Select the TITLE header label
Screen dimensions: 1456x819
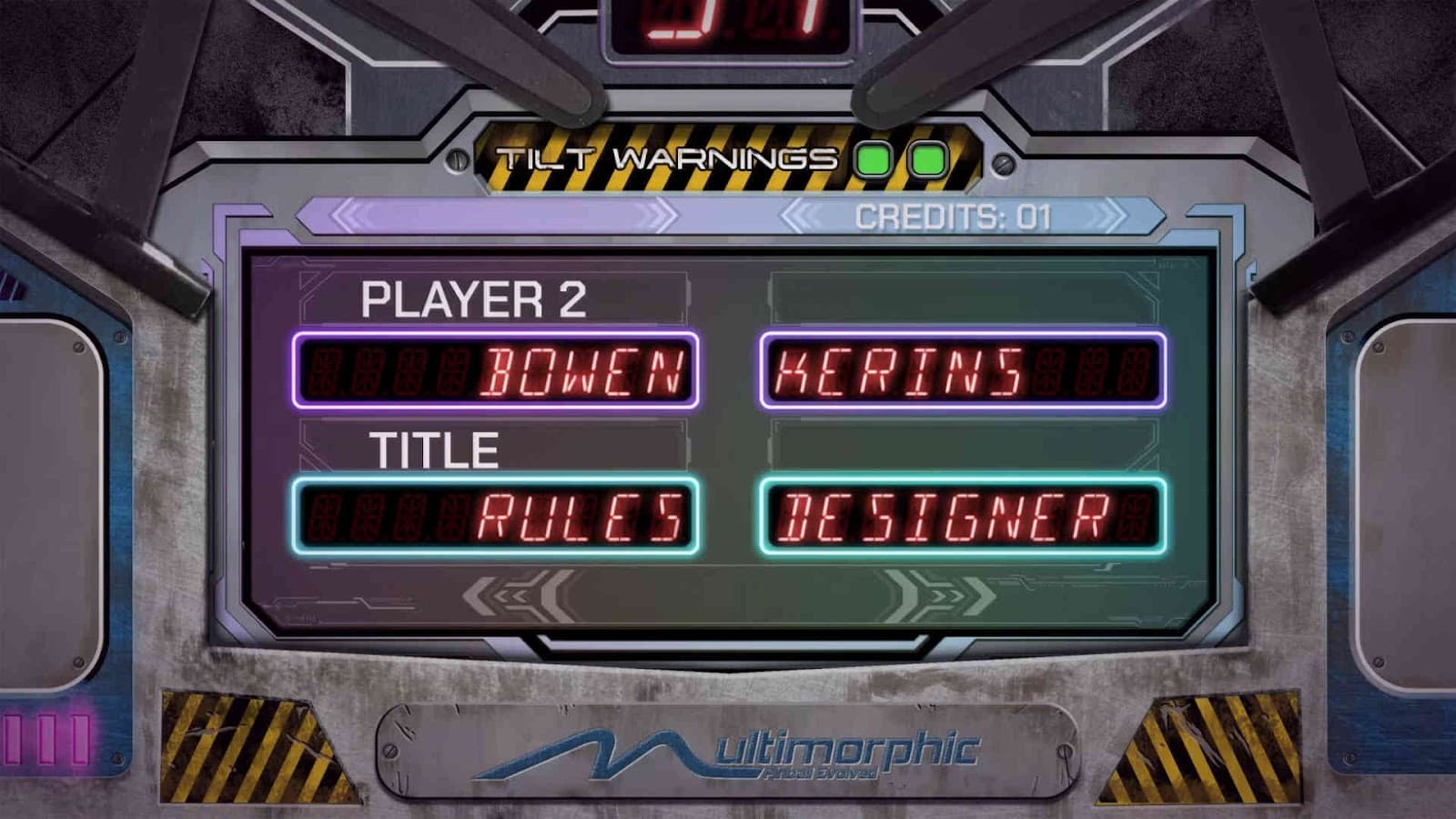(436, 449)
